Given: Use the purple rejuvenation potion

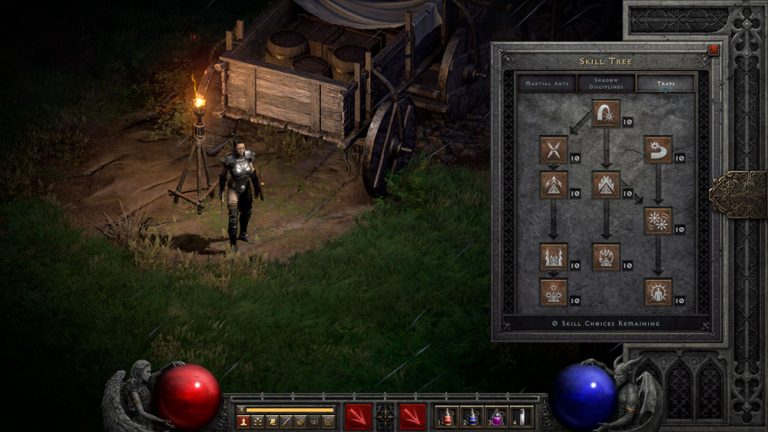Looking at the screenshot, I should click(x=495, y=416).
